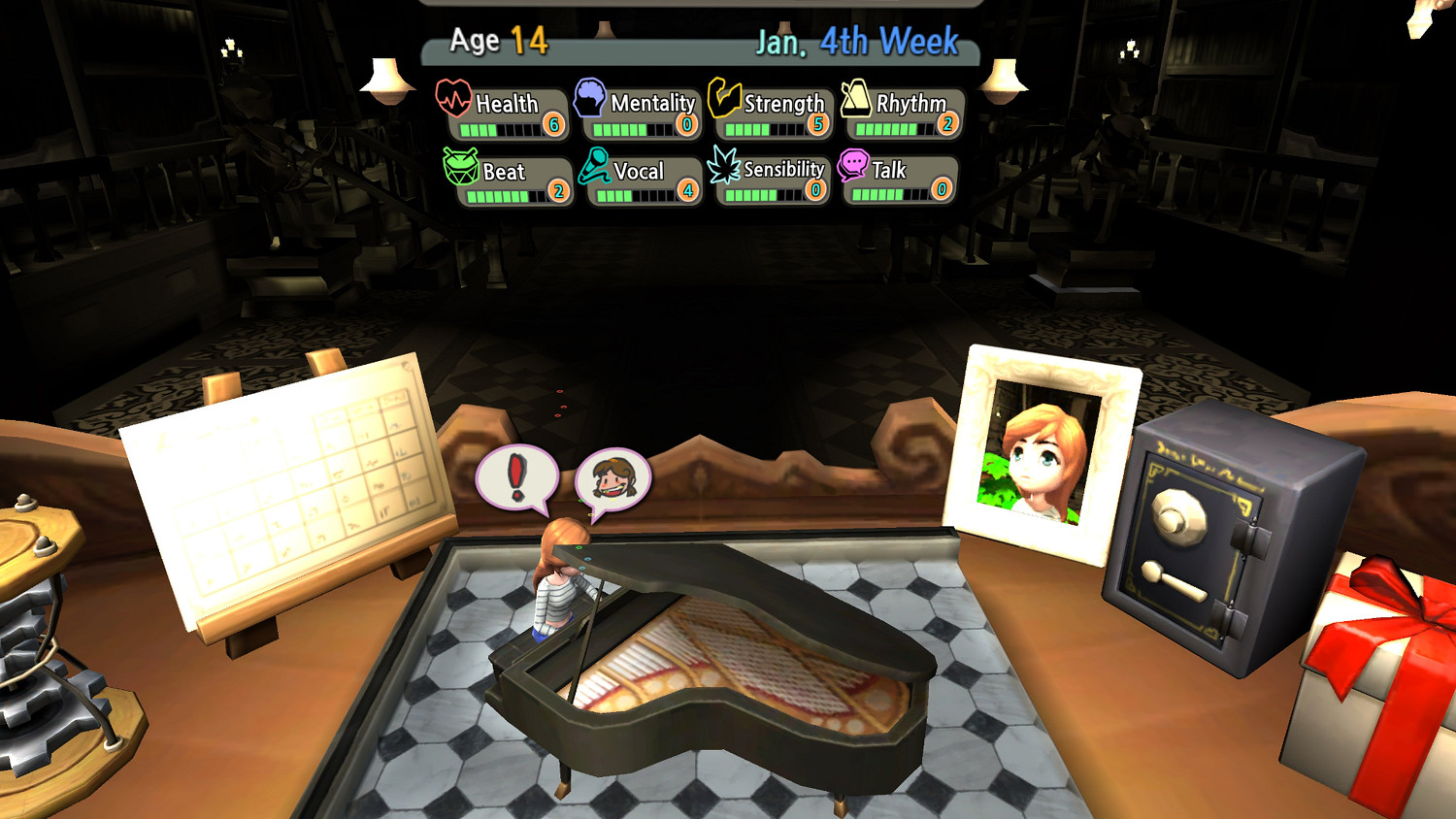Viewport: 1456px width, 819px height.
Task: Select the Strength flexing-arm icon
Action: click(x=723, y=98)
